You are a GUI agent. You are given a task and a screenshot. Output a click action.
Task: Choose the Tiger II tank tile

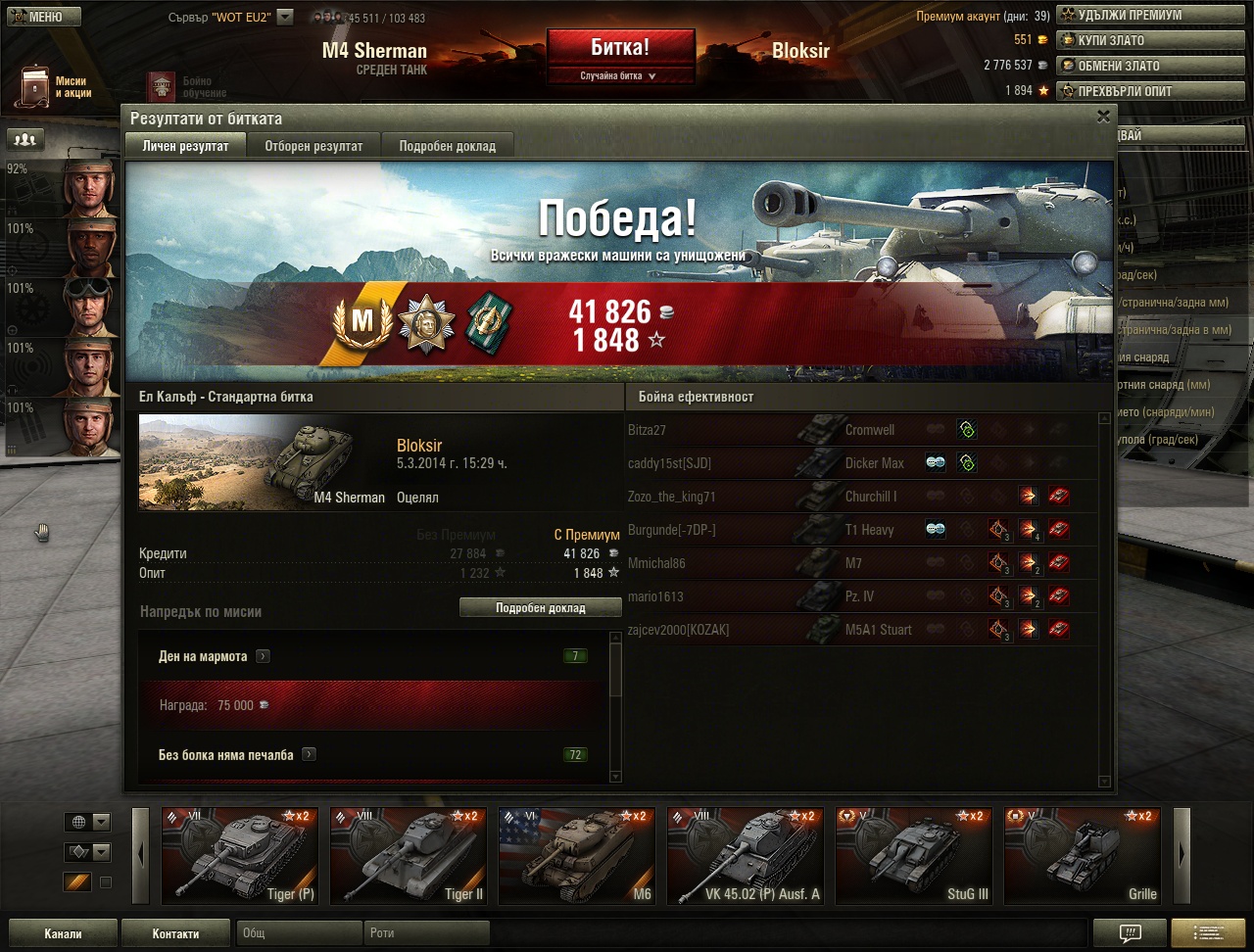(x=410, y=855)
